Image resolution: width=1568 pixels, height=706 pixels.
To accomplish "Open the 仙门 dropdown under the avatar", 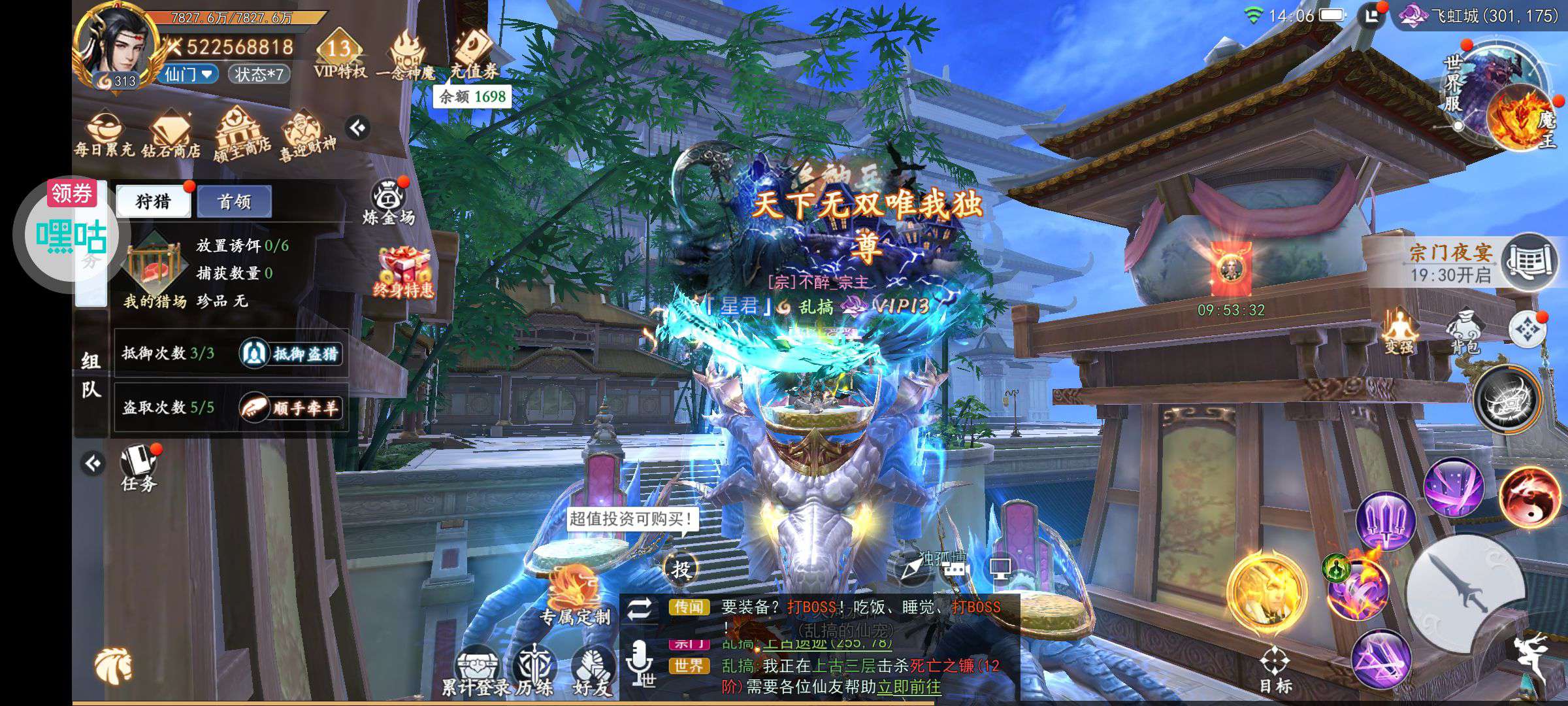I will 189,75.
